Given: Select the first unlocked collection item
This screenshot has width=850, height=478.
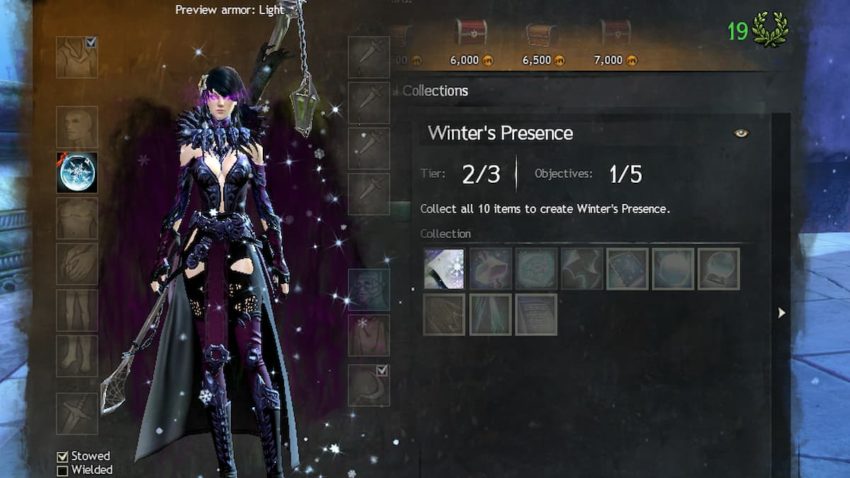Looking at the screenshot, I should [444, 269].
